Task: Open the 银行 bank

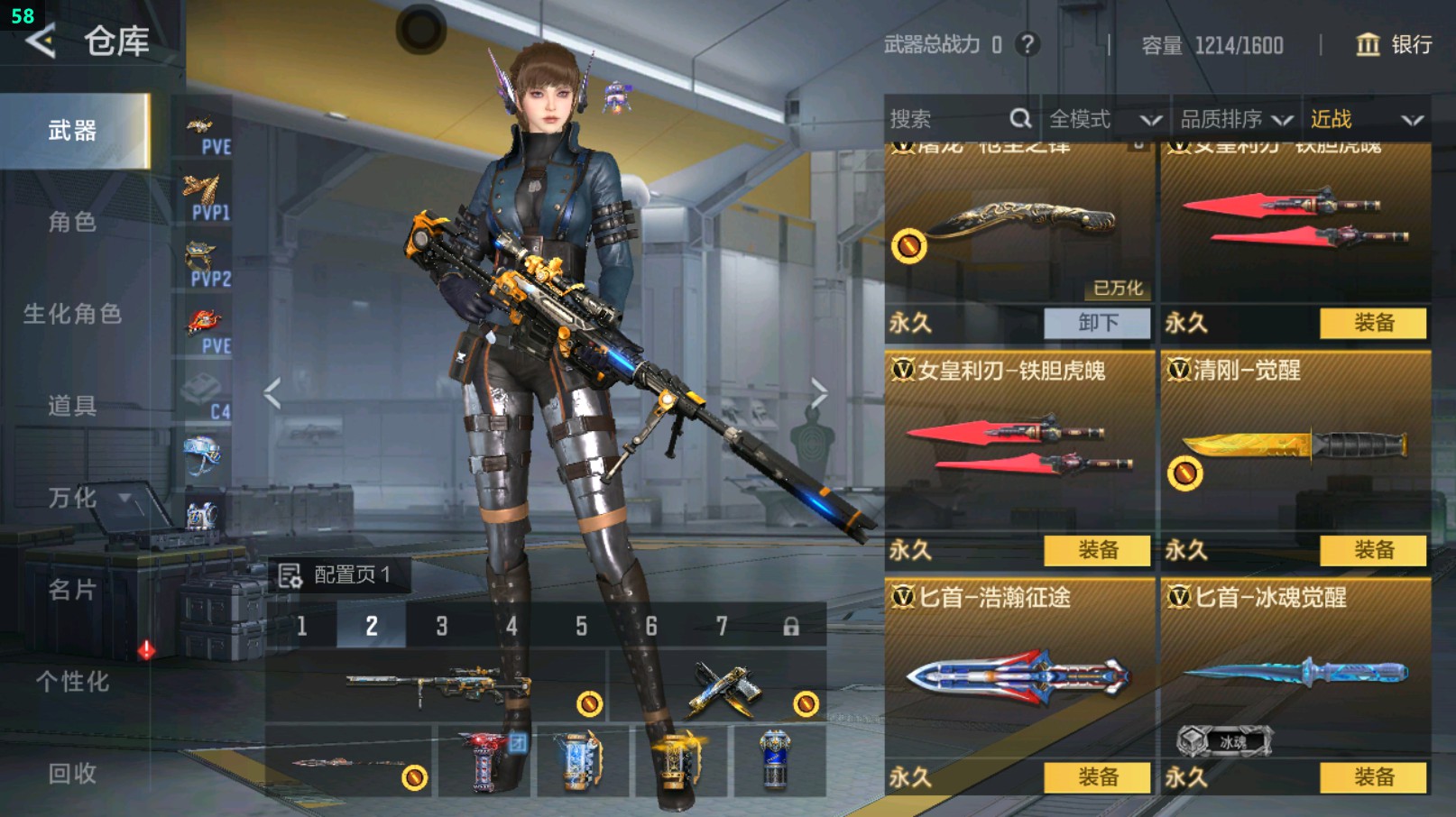Action: coord(1395,44)
